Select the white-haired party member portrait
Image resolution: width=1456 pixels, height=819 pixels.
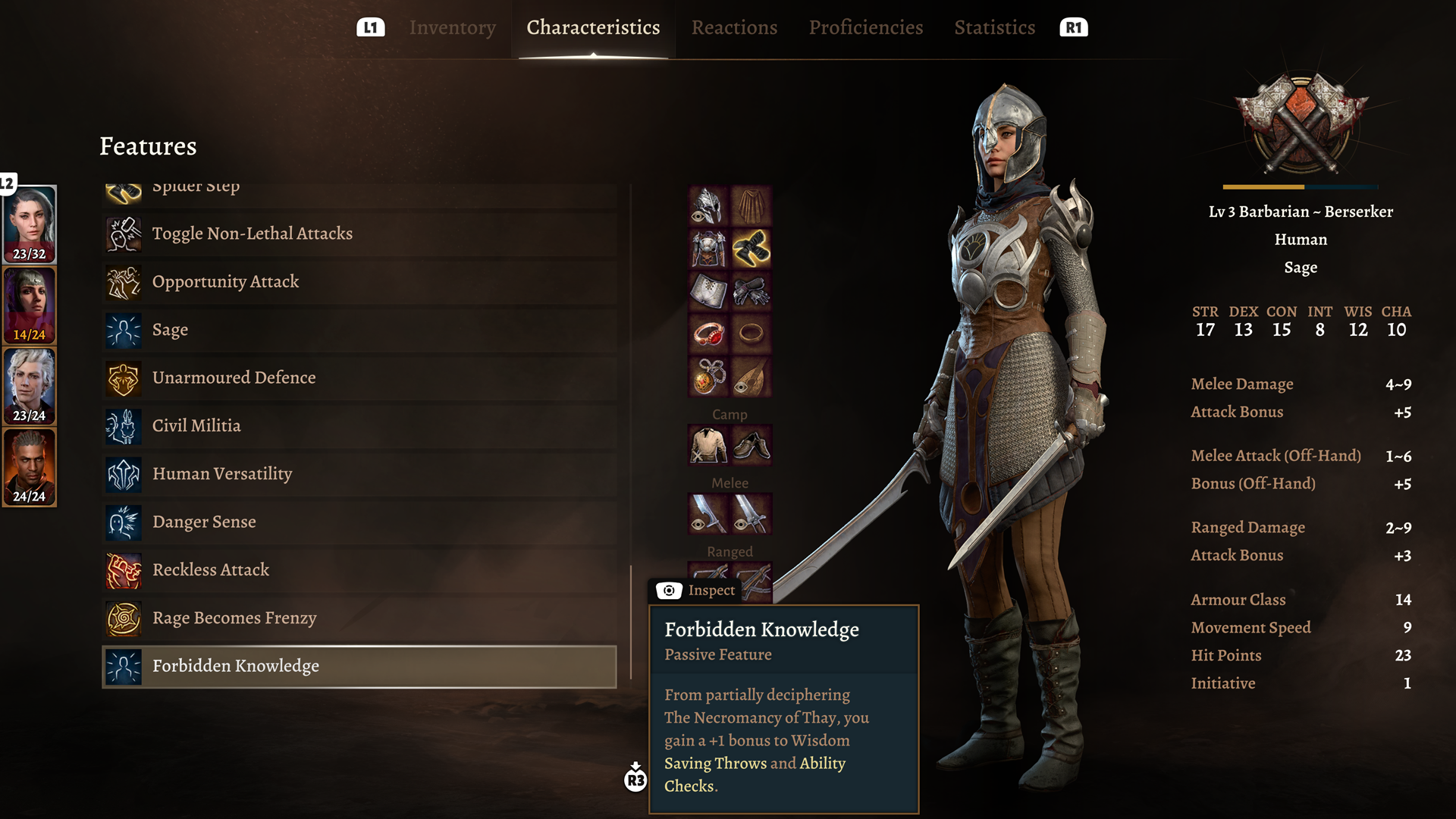pos(30,386)
